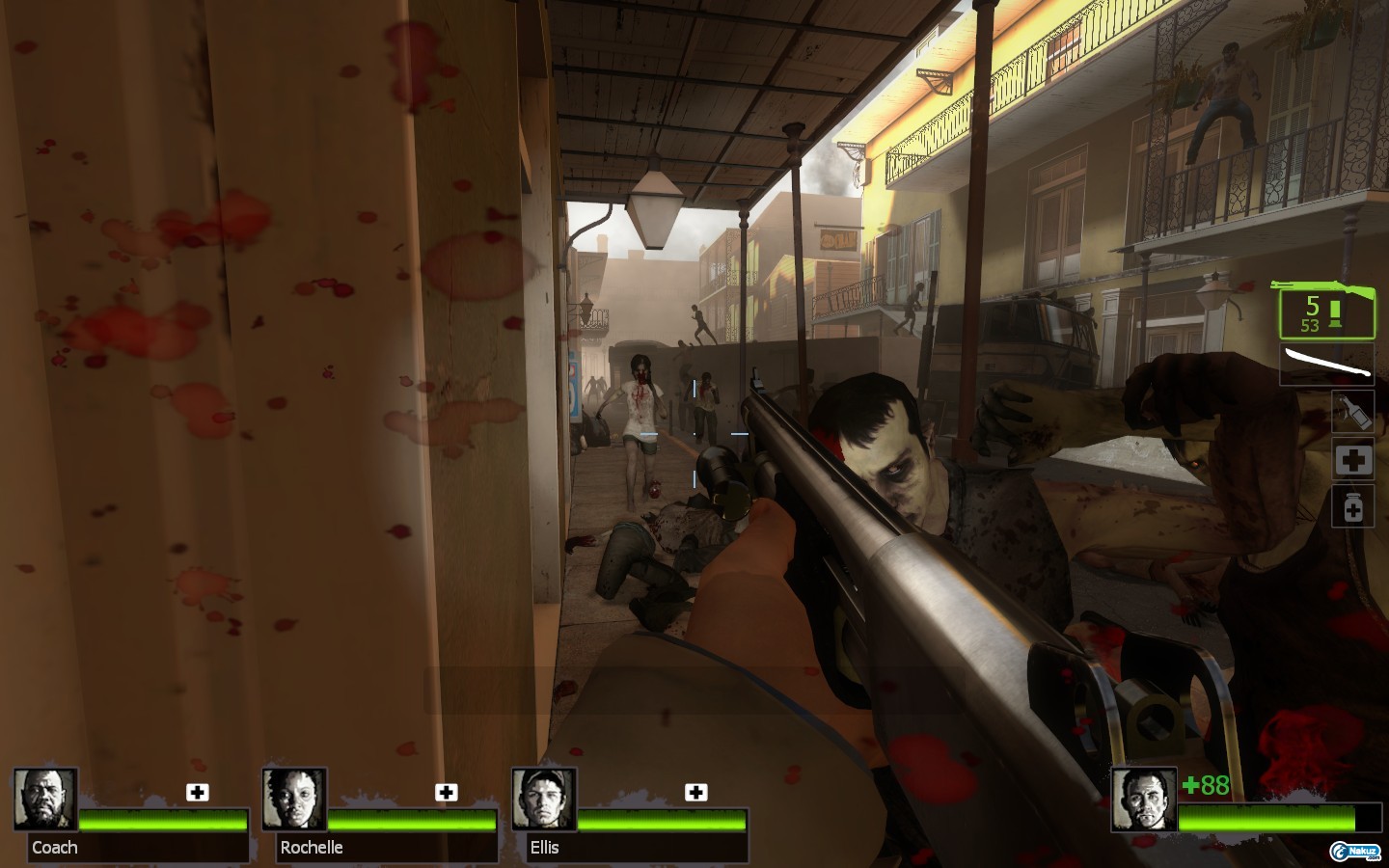Click Rochelle's teammate portrait
The image size is (1389, 868).
coord(294,800)
